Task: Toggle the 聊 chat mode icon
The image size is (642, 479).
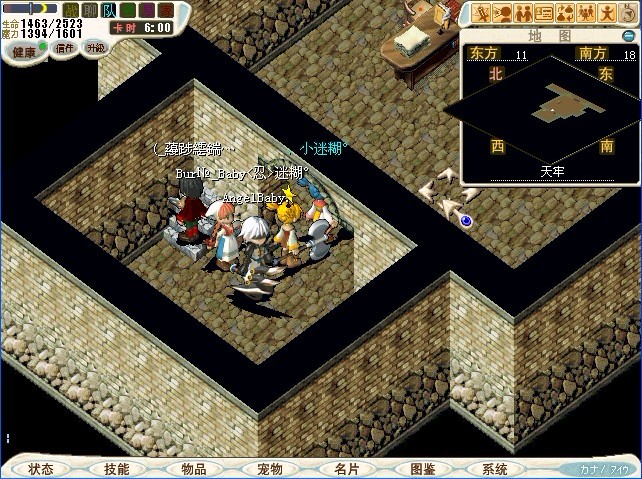Action: coord(88,9)
